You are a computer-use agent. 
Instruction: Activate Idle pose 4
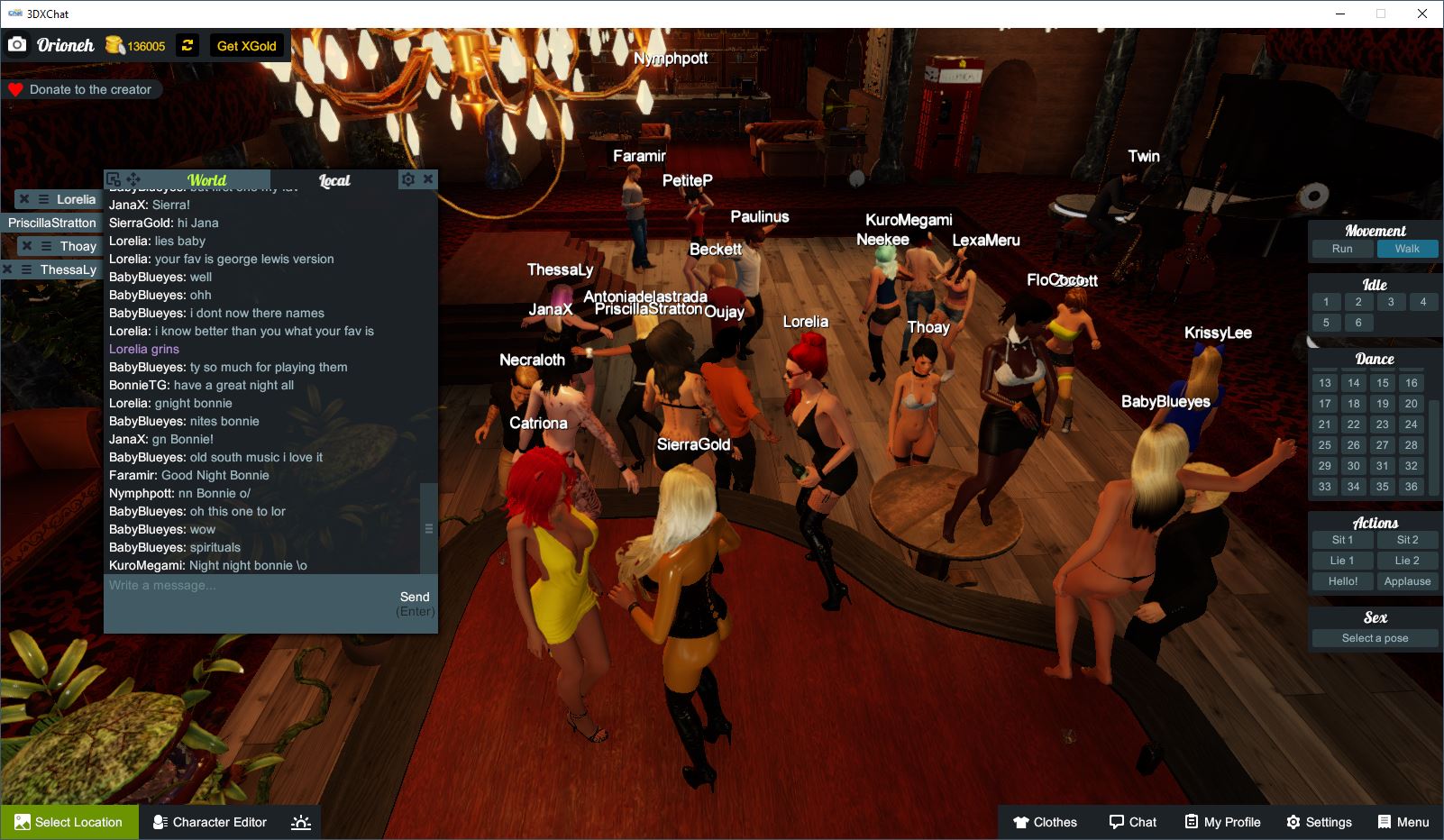1423,301
